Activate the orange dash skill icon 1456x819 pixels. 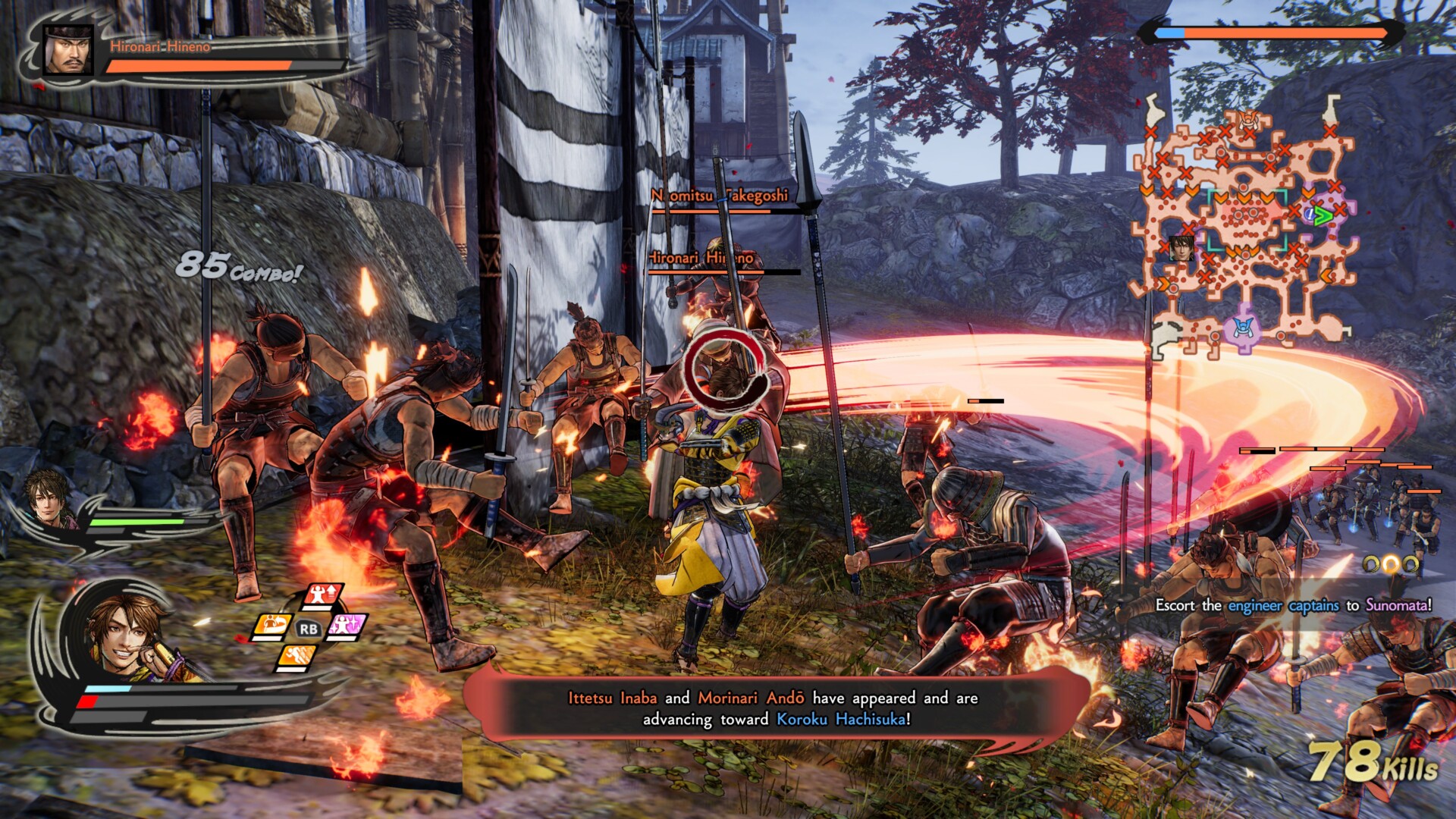[x=297, y=657]
